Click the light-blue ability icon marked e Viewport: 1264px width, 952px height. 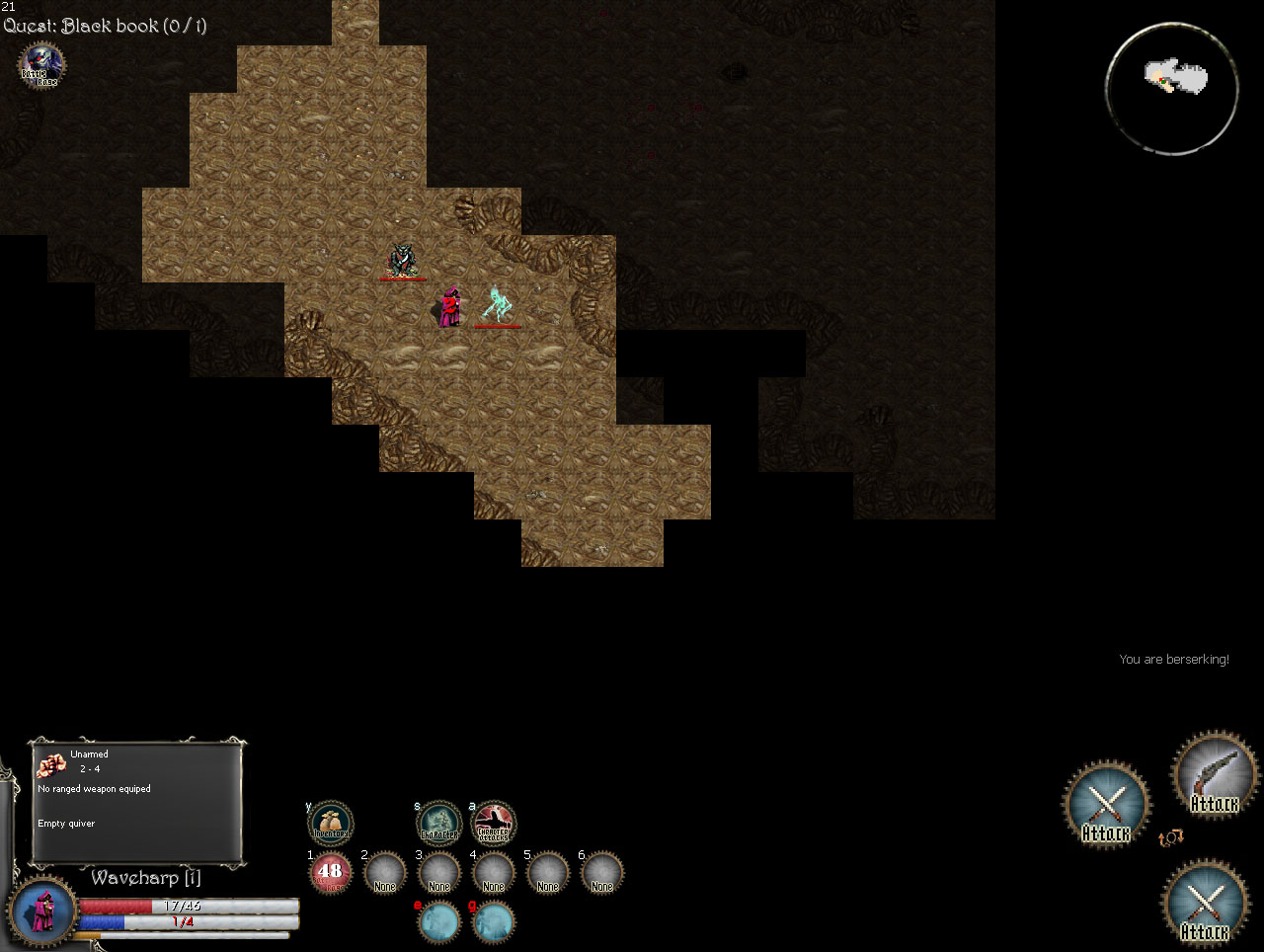[x=439, y=923]
